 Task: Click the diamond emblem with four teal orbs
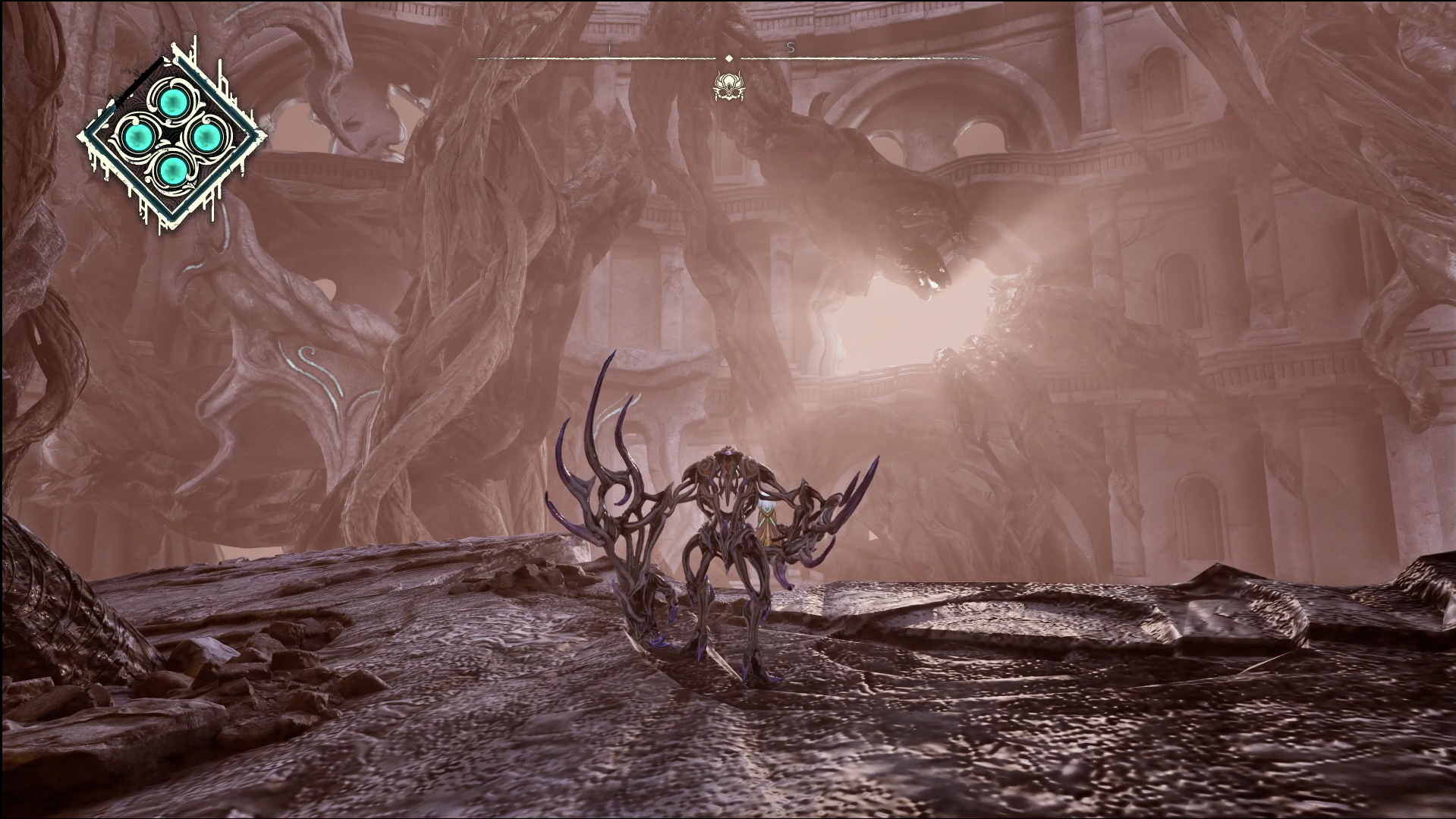[x=172, y=137]
